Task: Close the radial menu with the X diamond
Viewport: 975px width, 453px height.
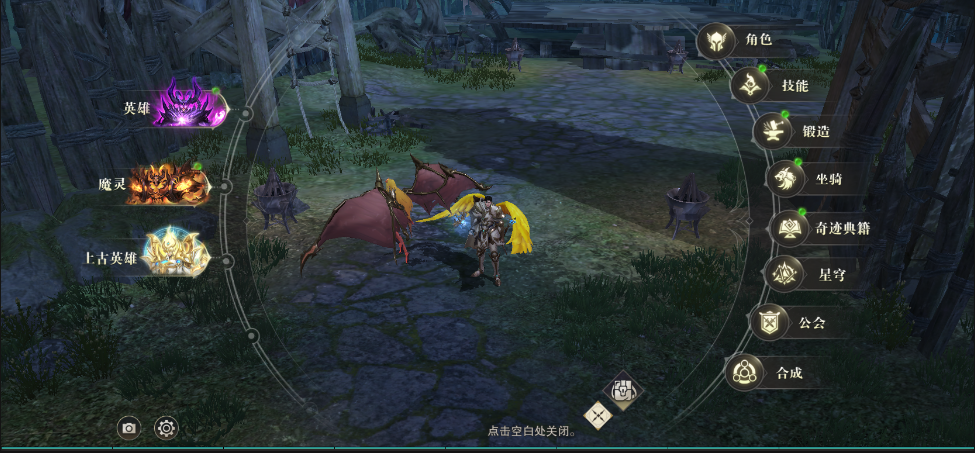Action: tap(598, 415)
